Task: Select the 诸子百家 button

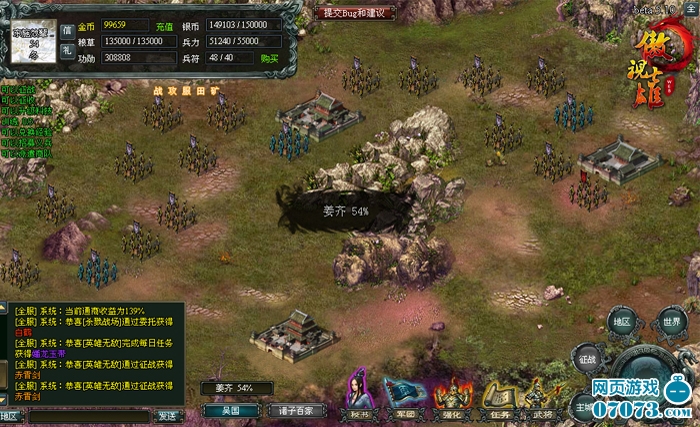Action: 297,410
